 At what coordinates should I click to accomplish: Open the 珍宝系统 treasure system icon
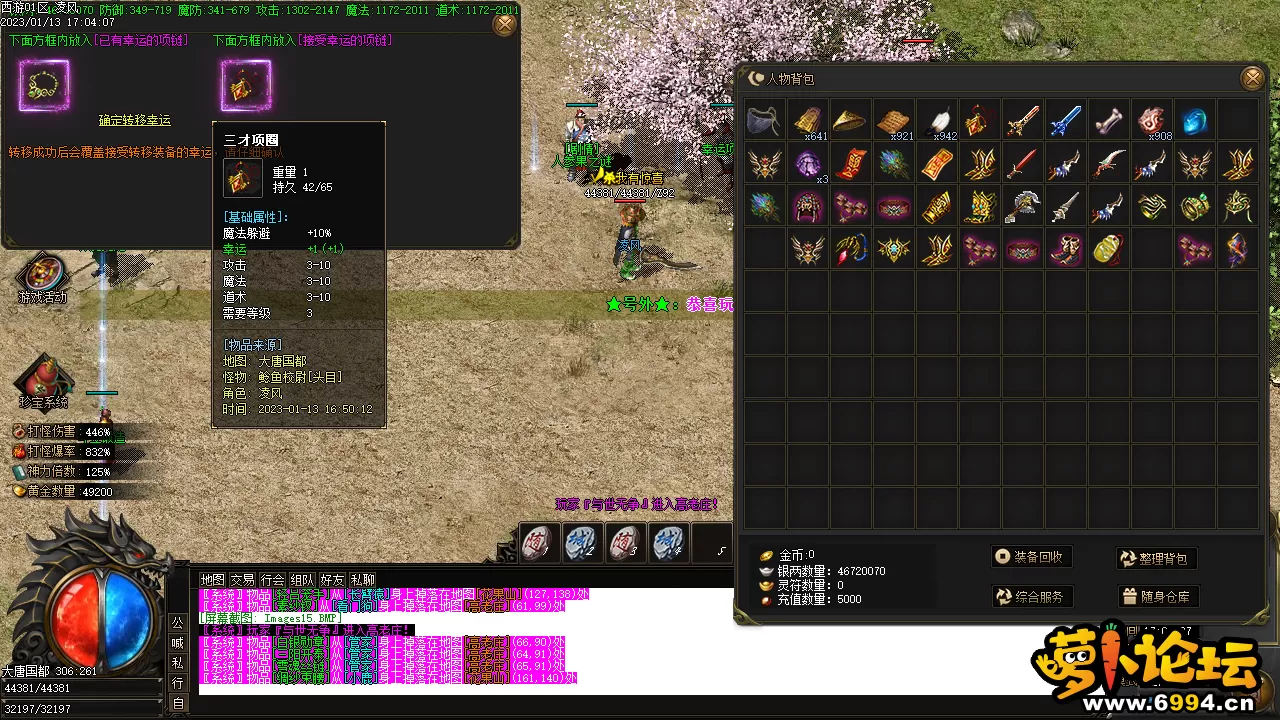pos(43,380)
